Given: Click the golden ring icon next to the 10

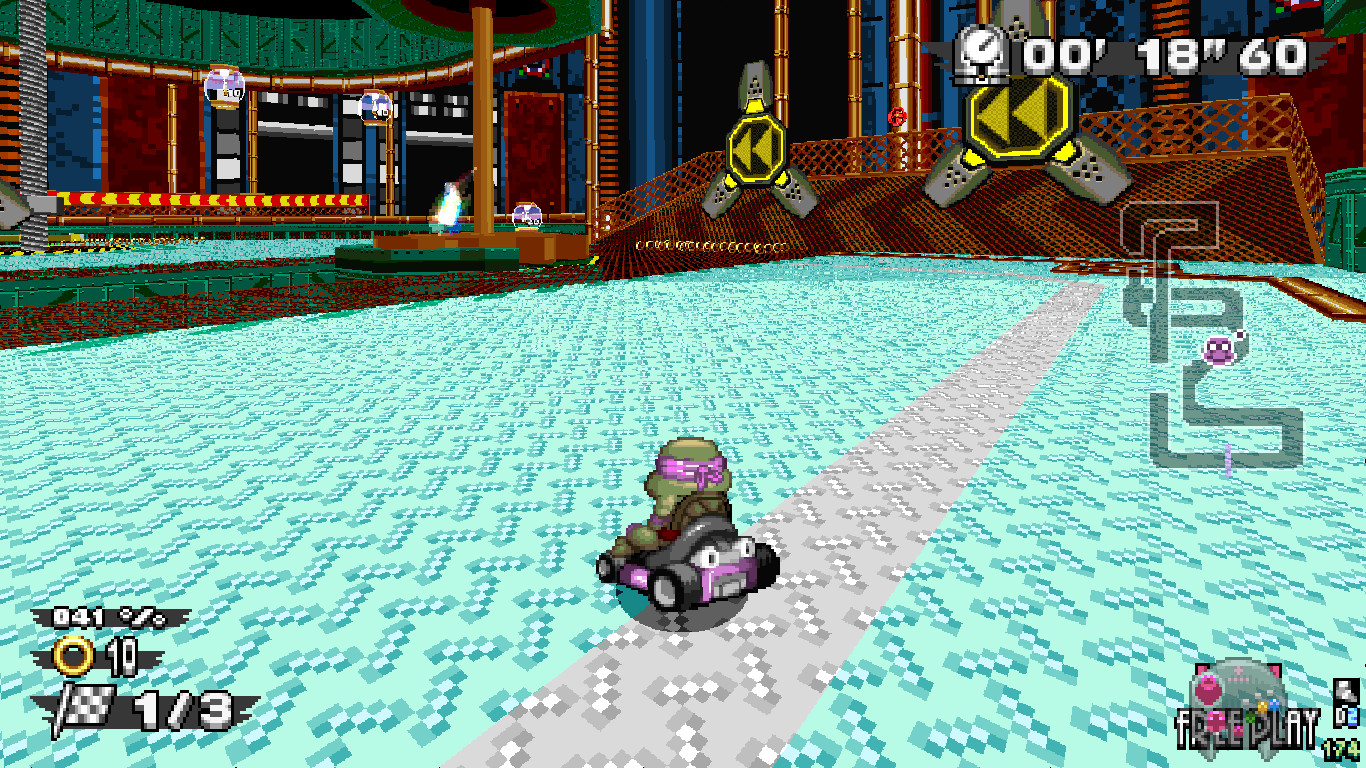Looking at the screenshot, I should (73, 655).
